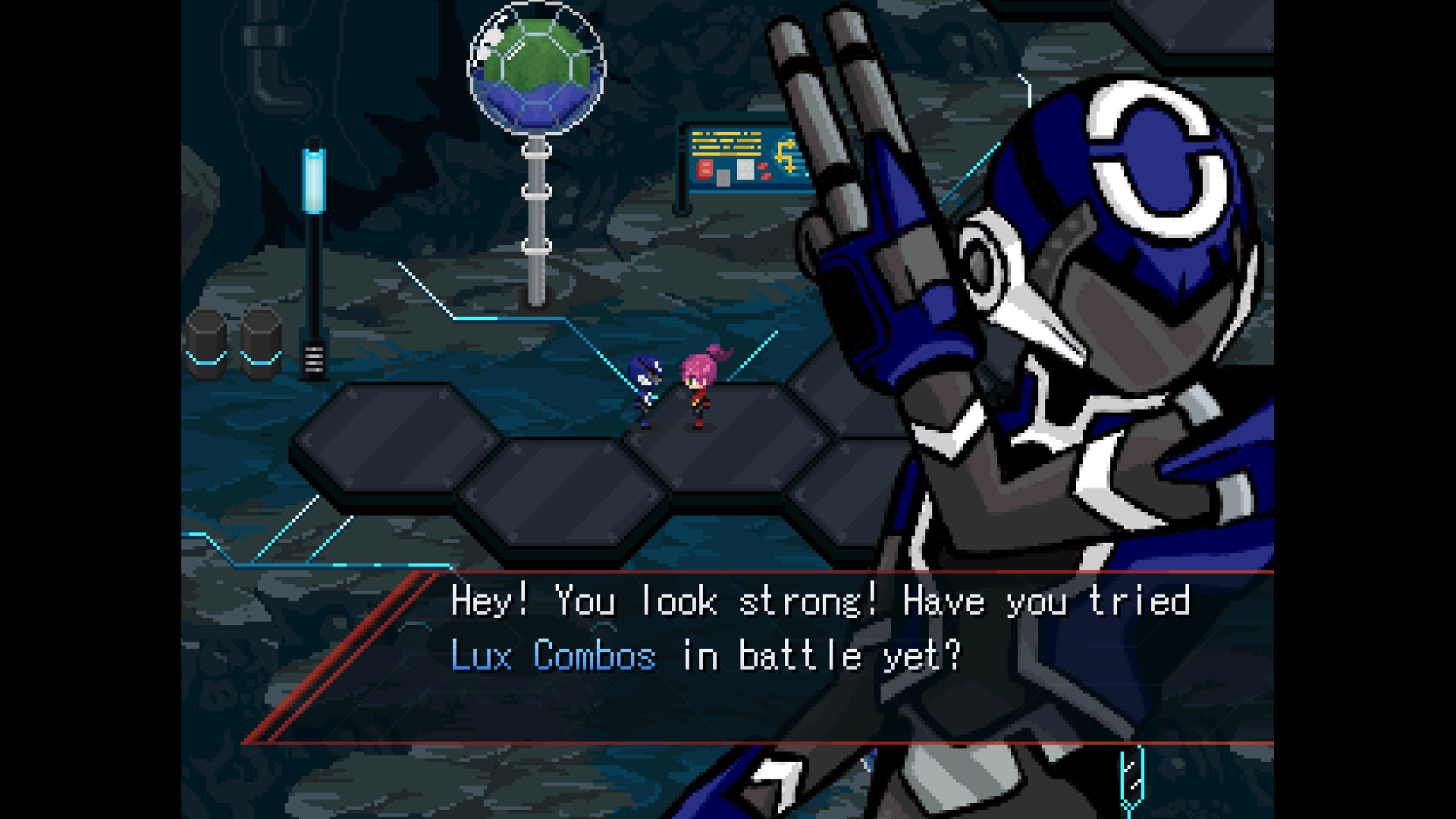Advance the Lux Combos dialogue box
This screenshot has width=1456, height=819.
click(758, 656)
